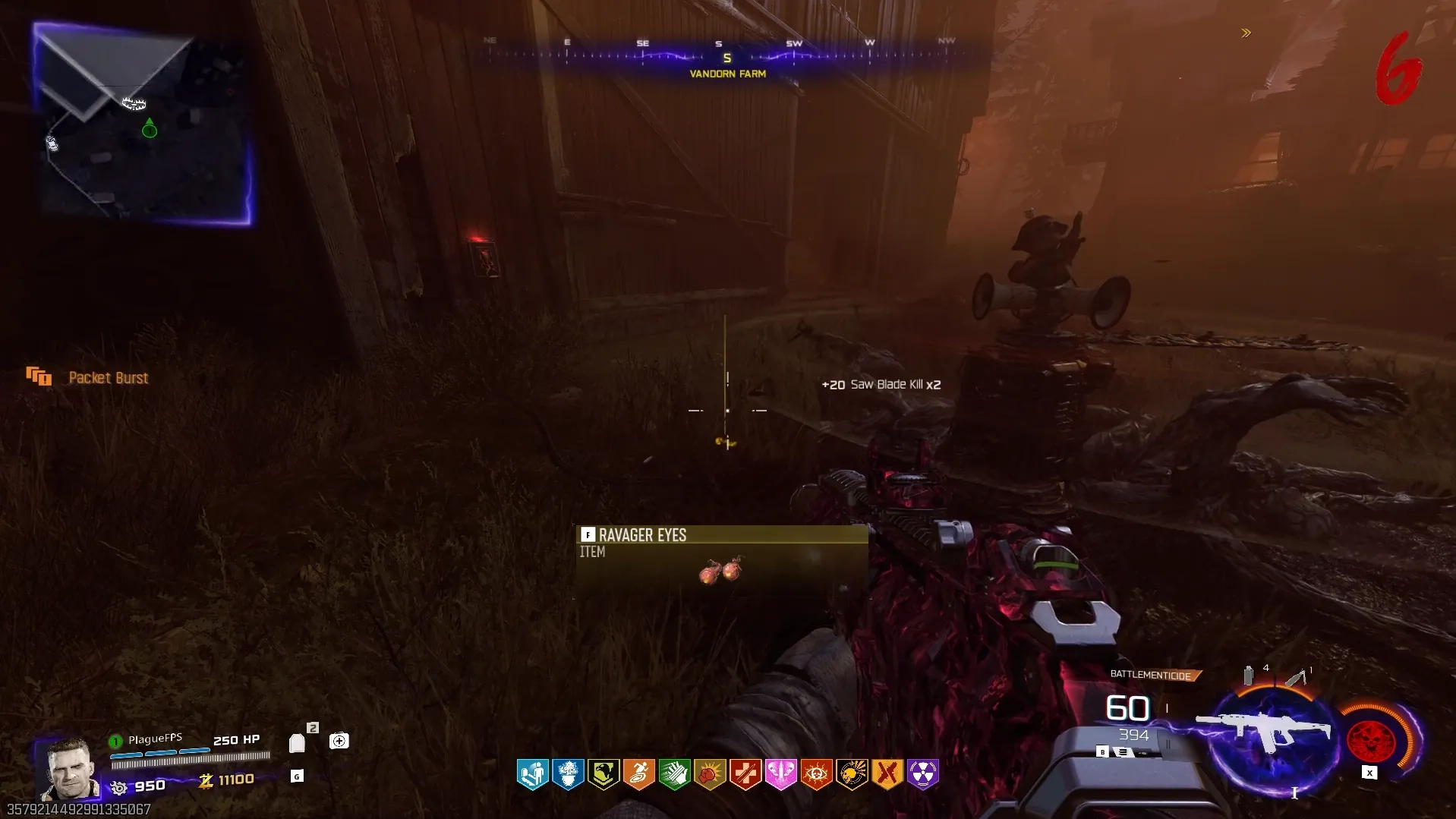Viewport: 1456px width, 819px height.
Task: Select the blue stairs perk icon
Action: point(532,774)
